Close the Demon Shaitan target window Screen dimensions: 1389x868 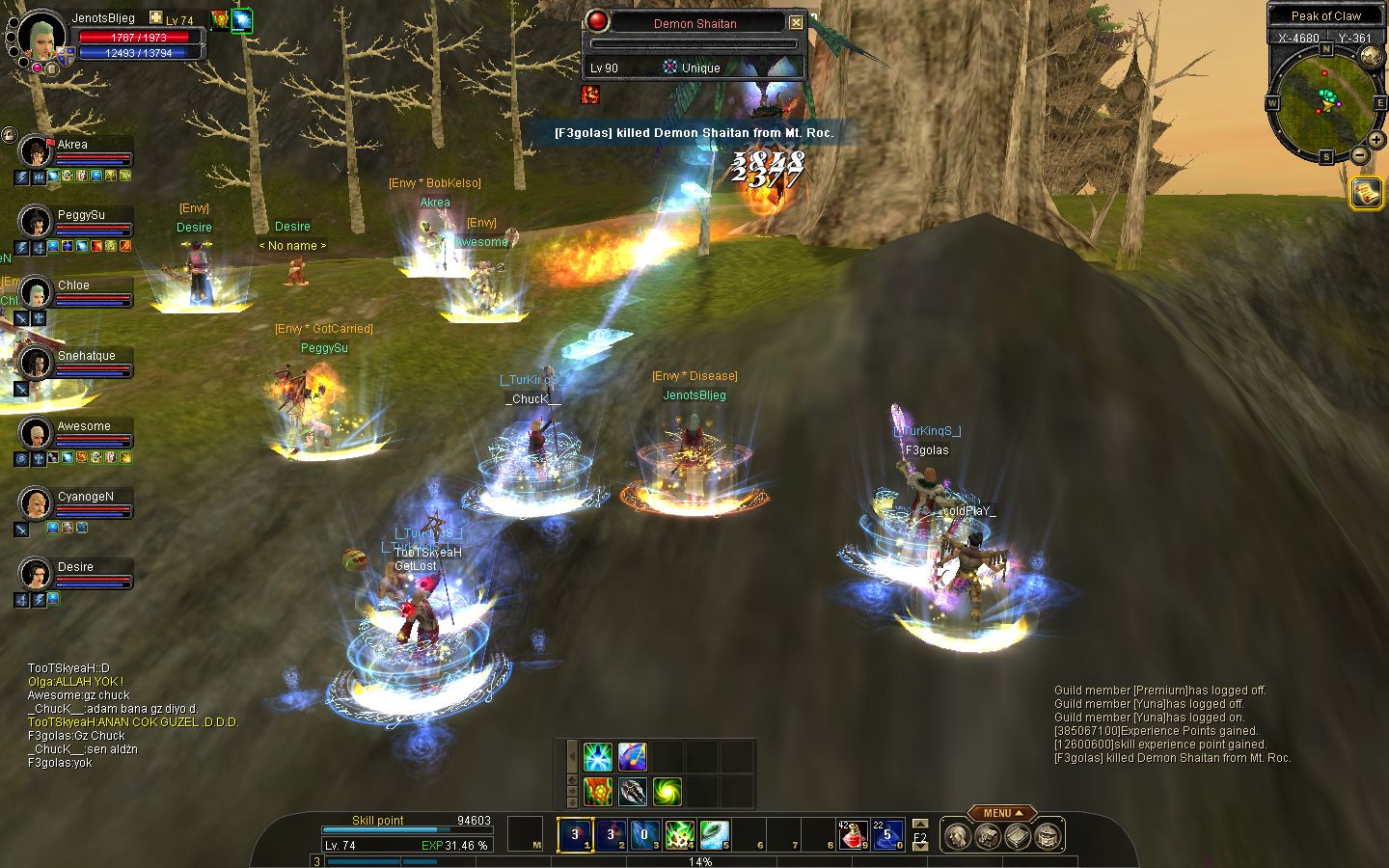coord(796,22)
